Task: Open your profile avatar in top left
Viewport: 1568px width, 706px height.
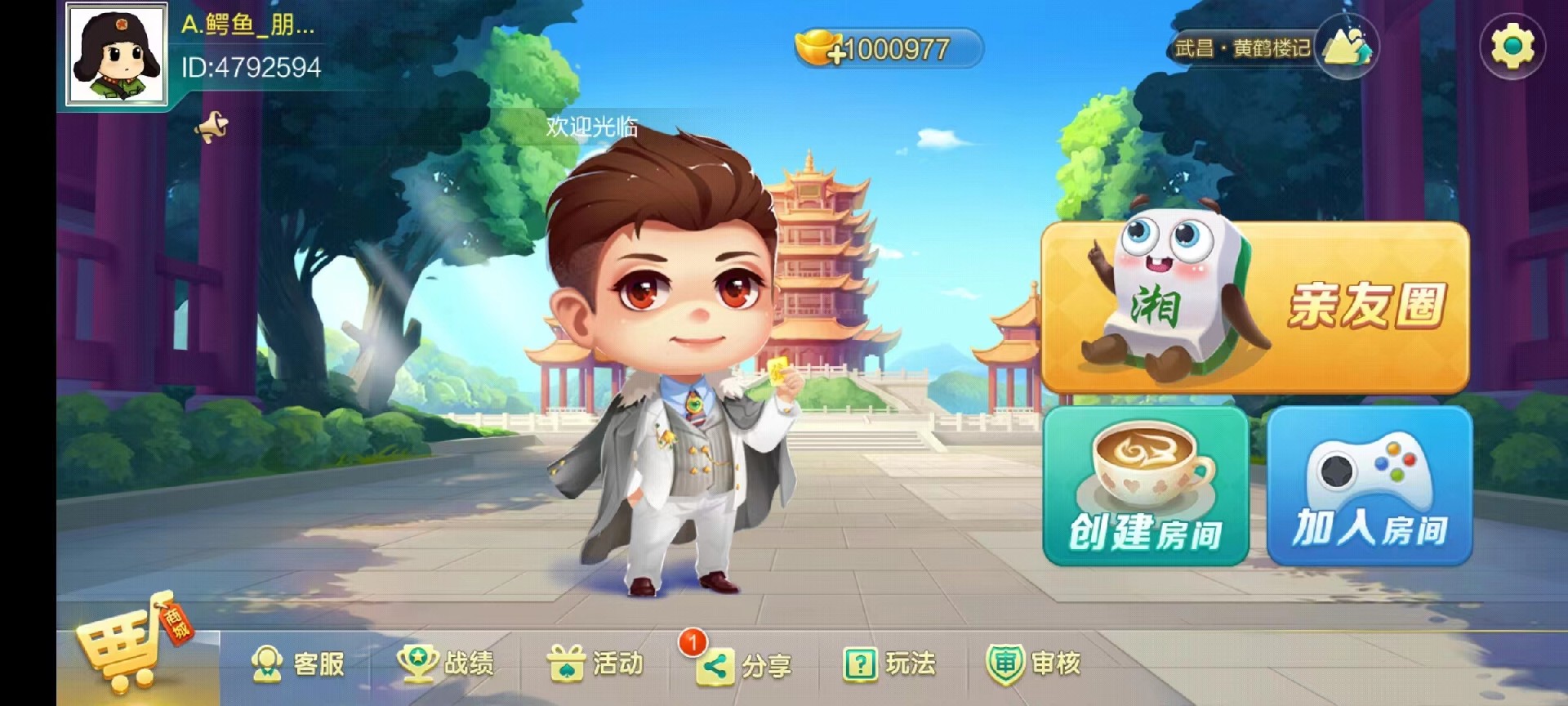Action: 117,55
